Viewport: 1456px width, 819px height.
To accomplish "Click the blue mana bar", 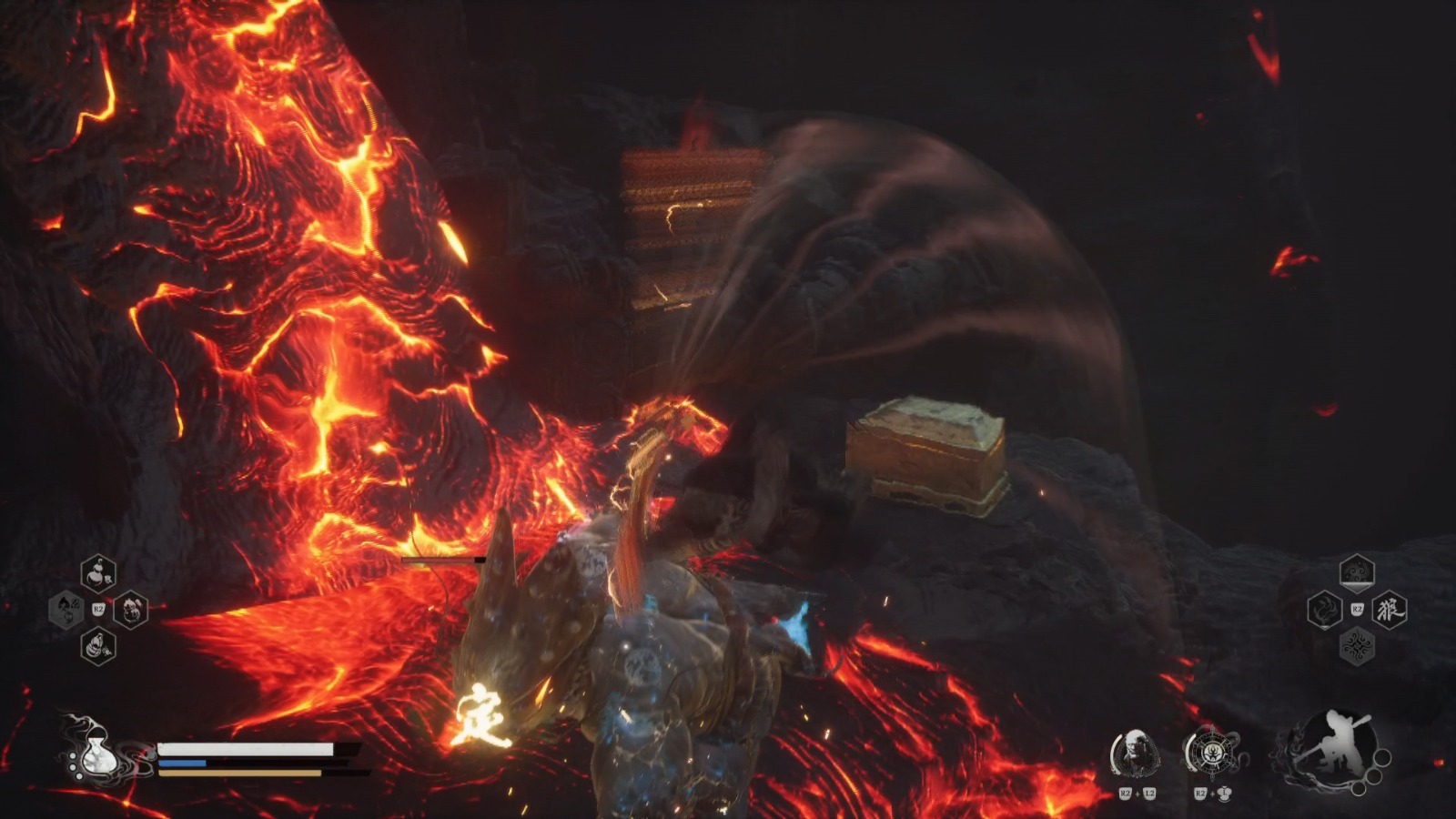I will [x=182, y=763].
